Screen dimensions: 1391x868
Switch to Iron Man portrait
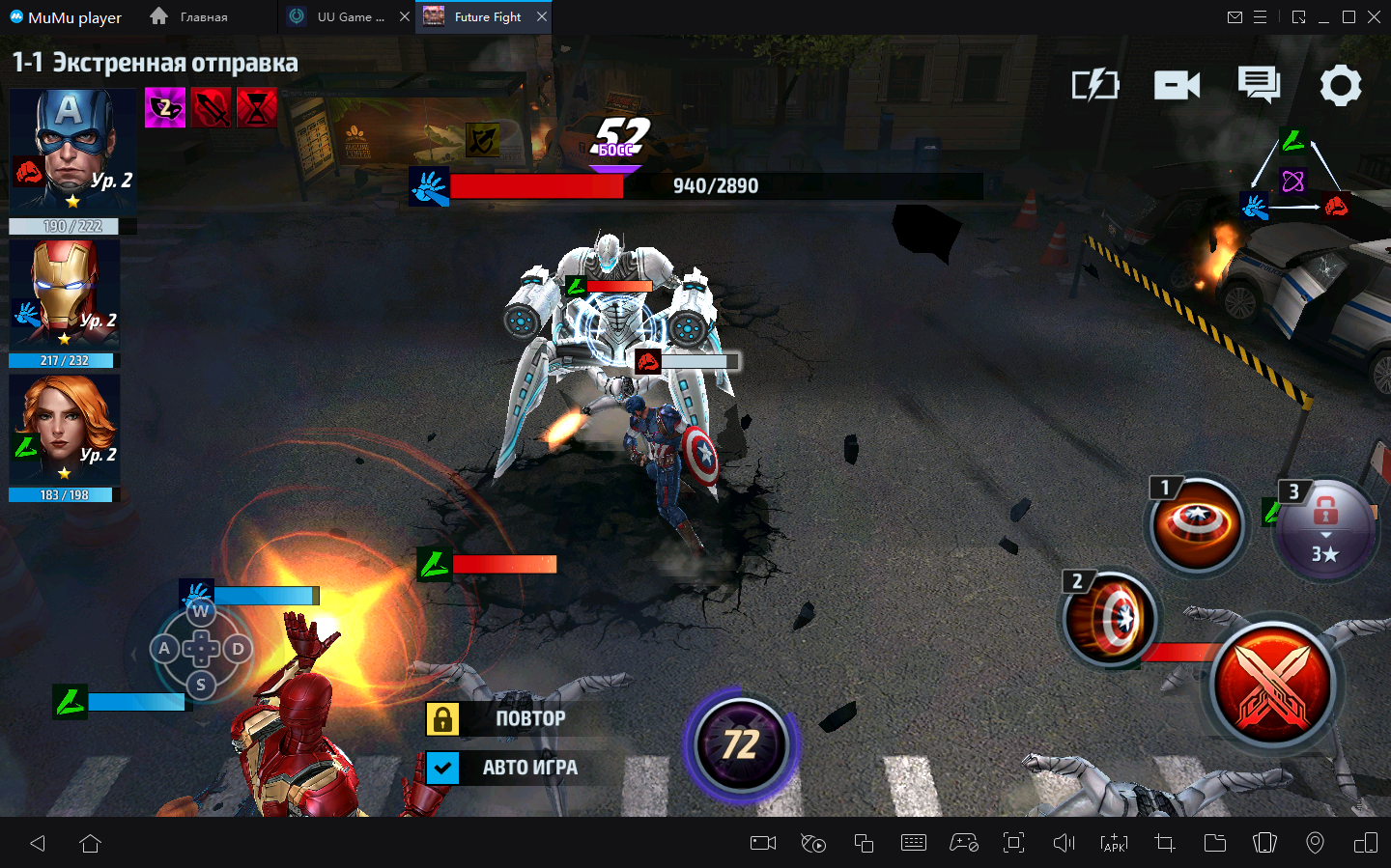65,294
